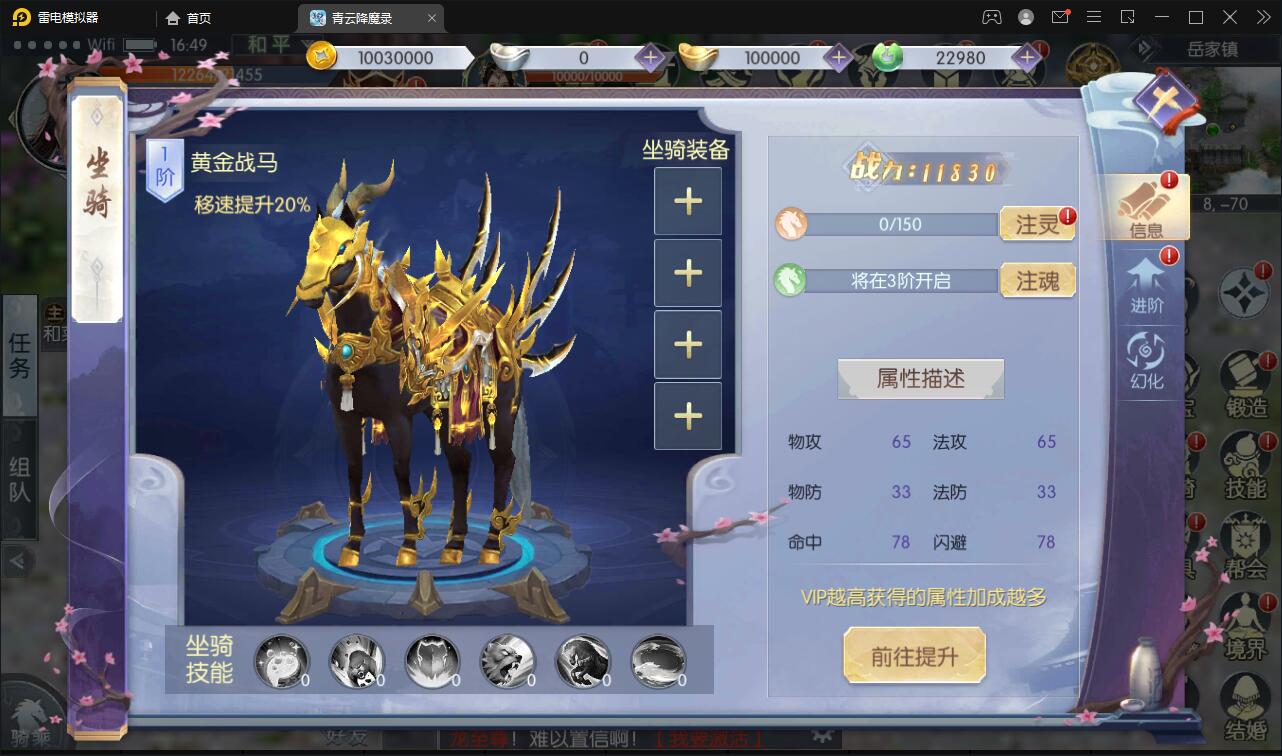Collapse the left sidebar arrow
The width and height of the screenshot is (1282, 756).
[18, 561]
